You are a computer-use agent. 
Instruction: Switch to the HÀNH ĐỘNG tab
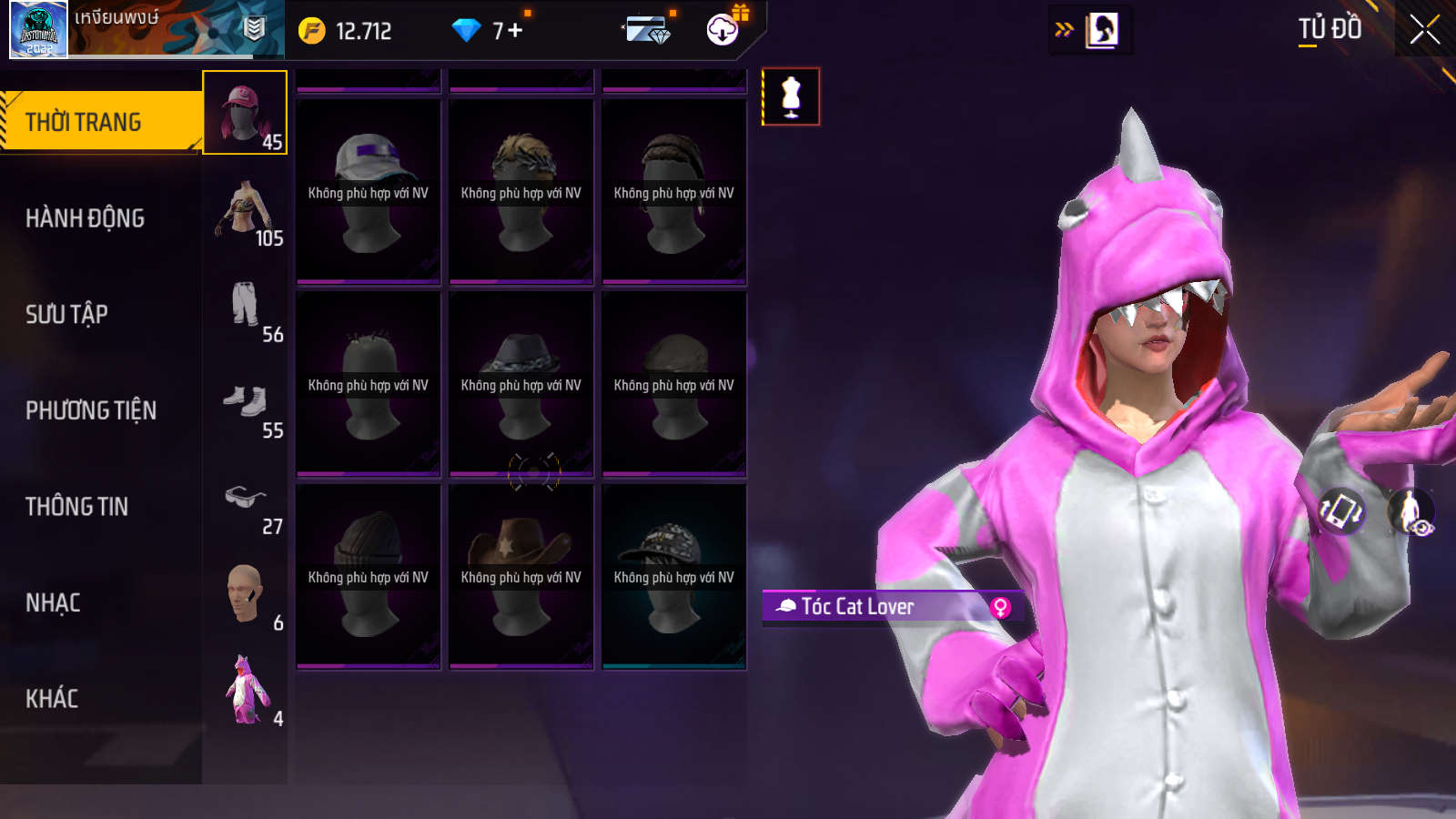86,218
